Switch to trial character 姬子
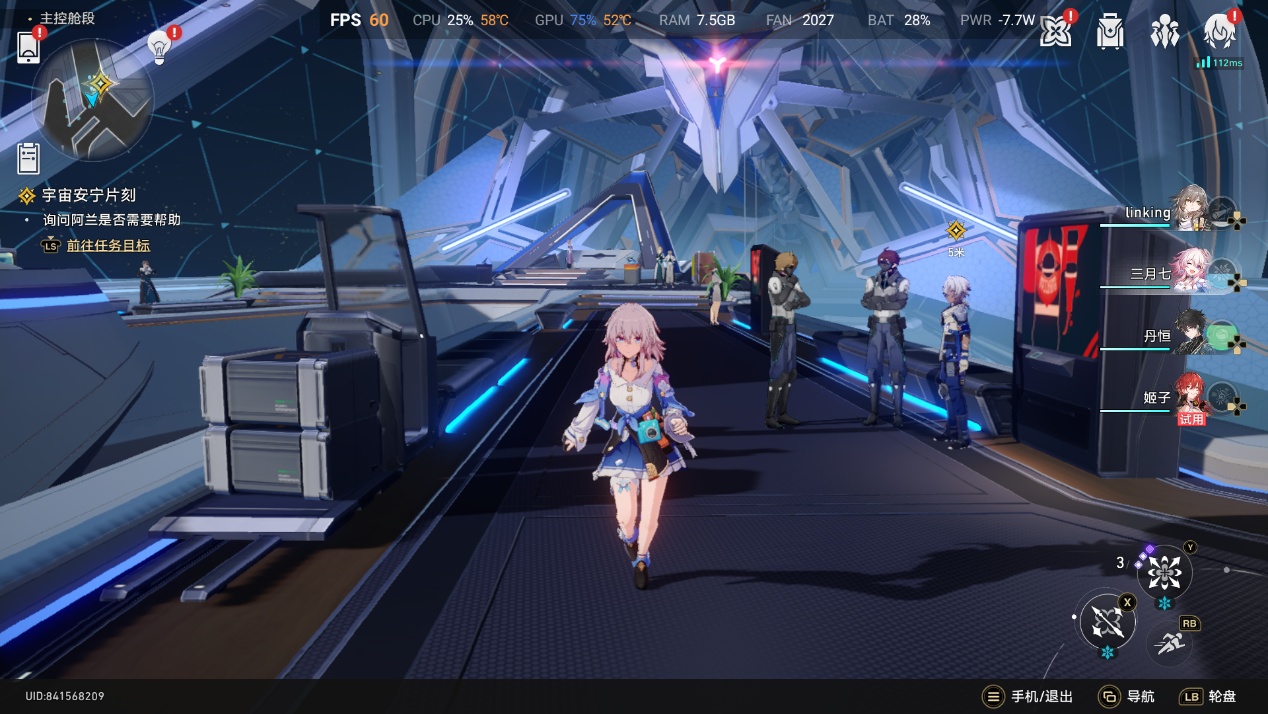This screenshot has height=714, width=1268. [x=1190, y=396]
